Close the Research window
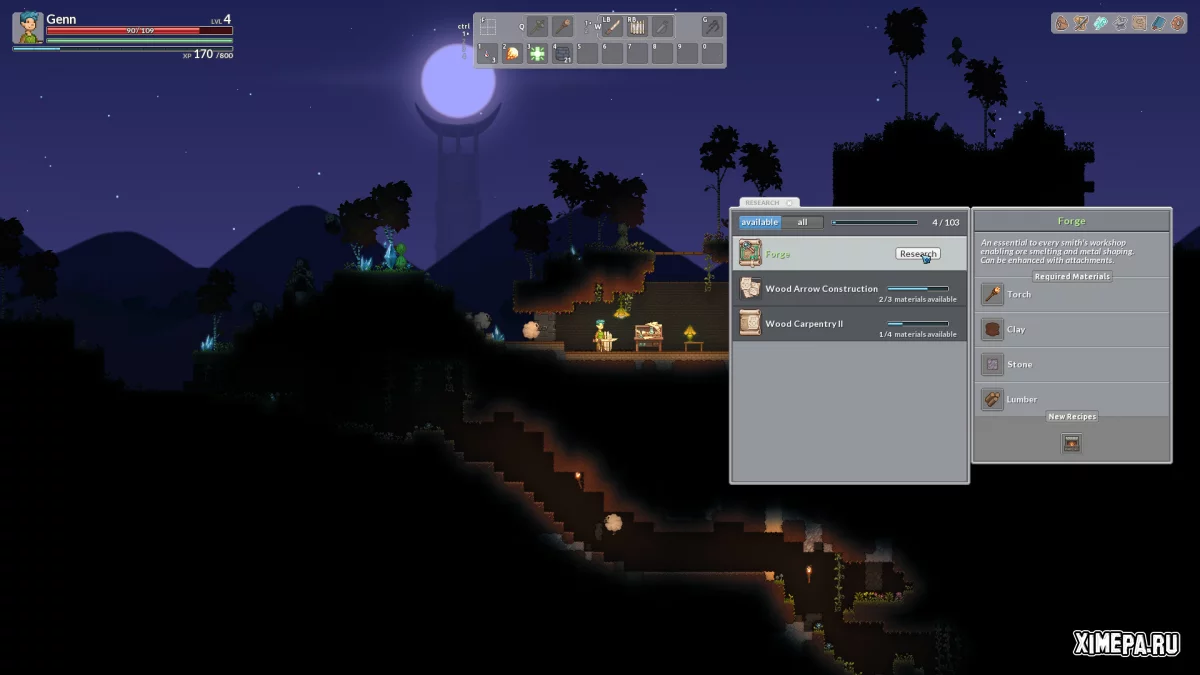 [x=789, y=203]
